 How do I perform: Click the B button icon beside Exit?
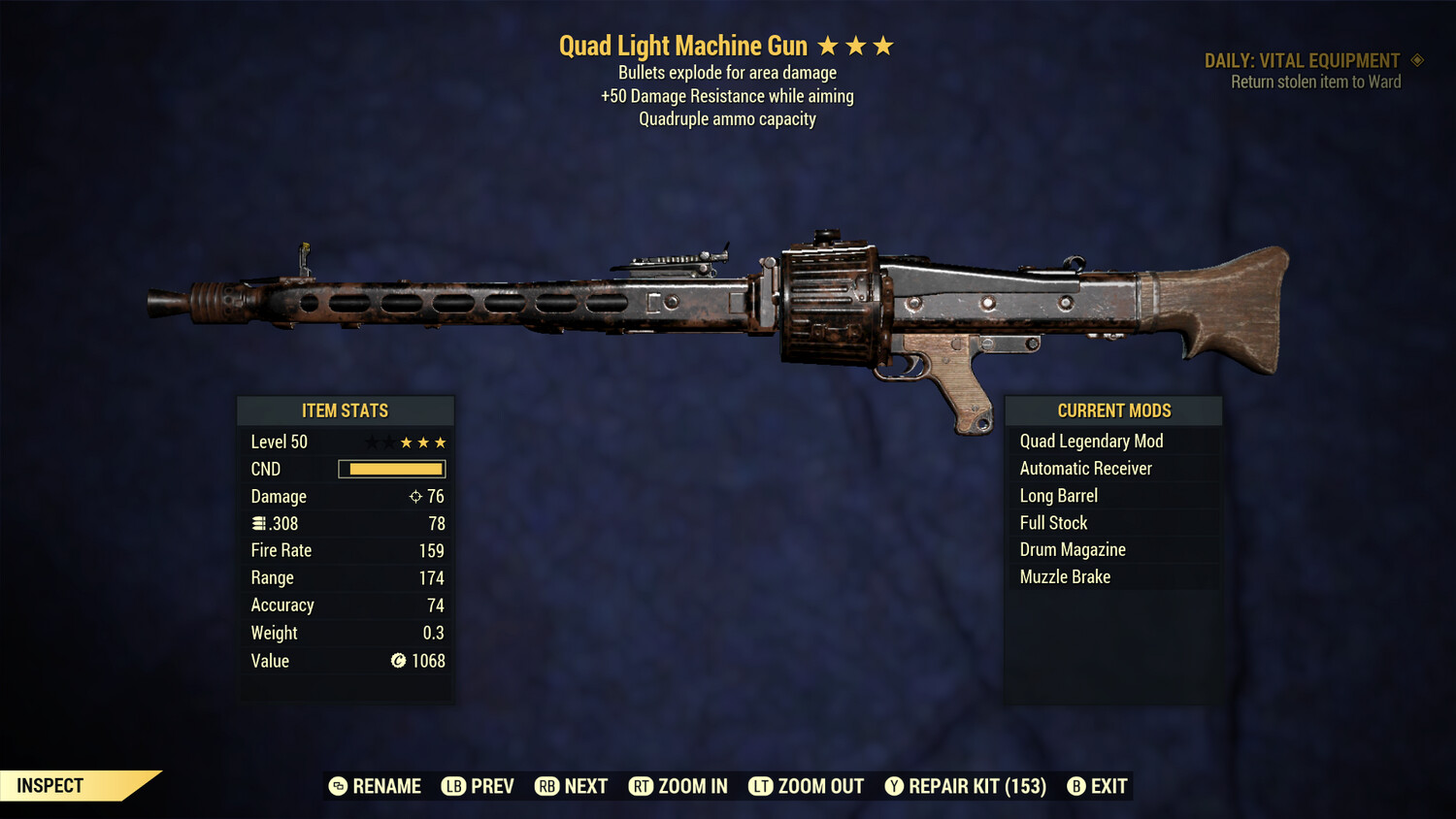pos(1075,786)
